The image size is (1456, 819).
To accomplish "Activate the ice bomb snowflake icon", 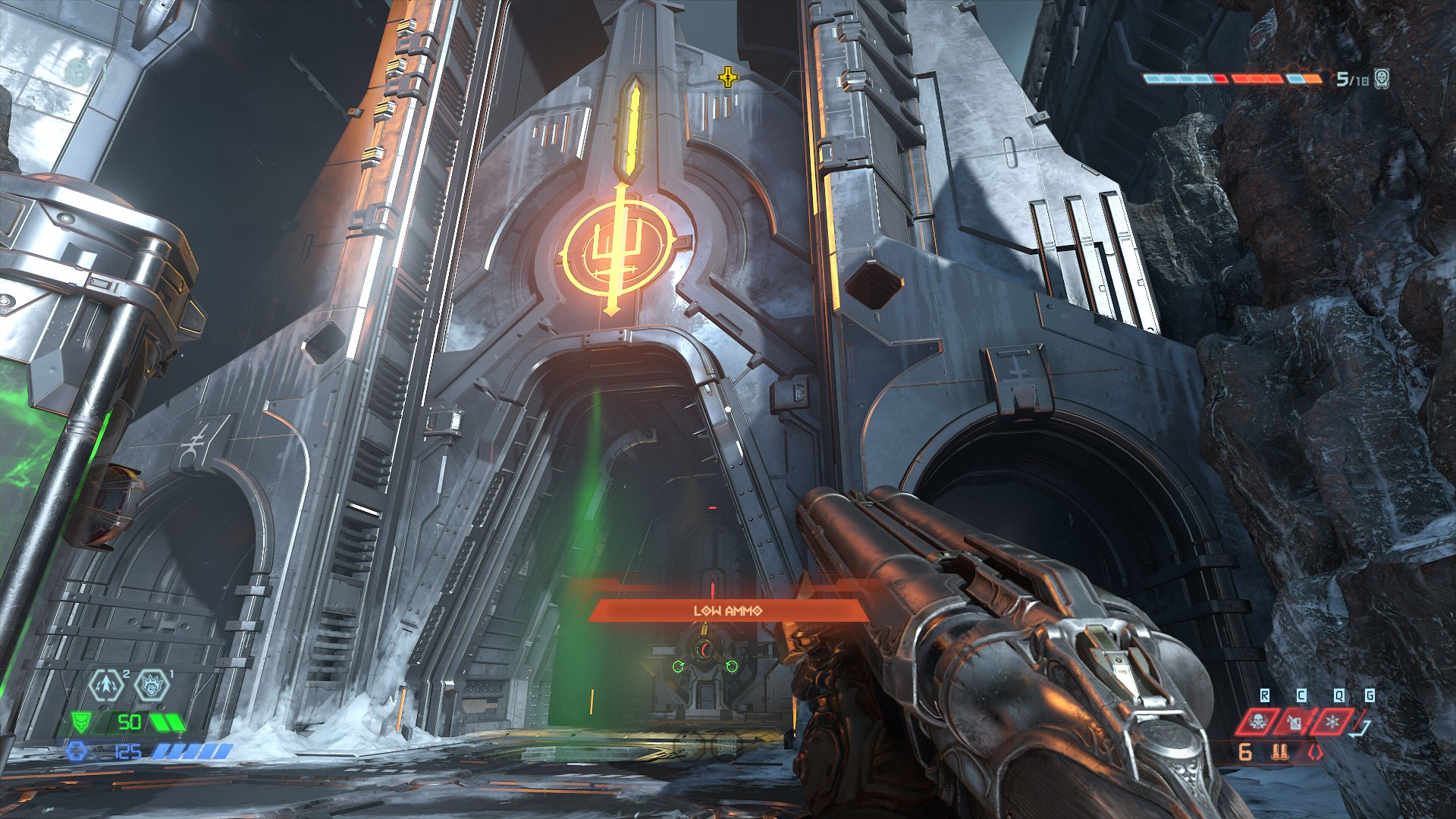I will (x=1333, y=722).
